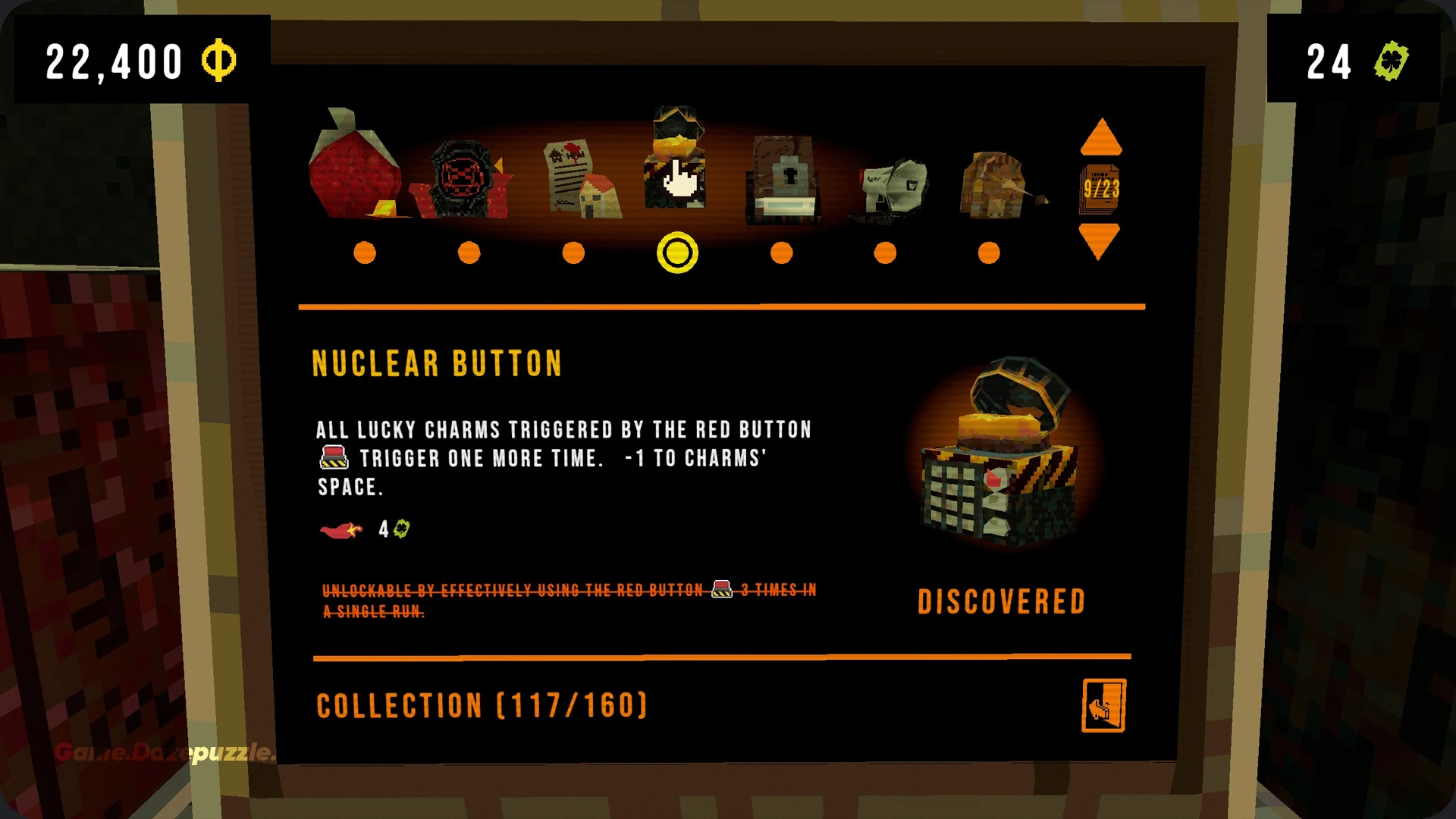Select the dot under the red apple item
This screenshot has width=1456, height=819.
365,253
